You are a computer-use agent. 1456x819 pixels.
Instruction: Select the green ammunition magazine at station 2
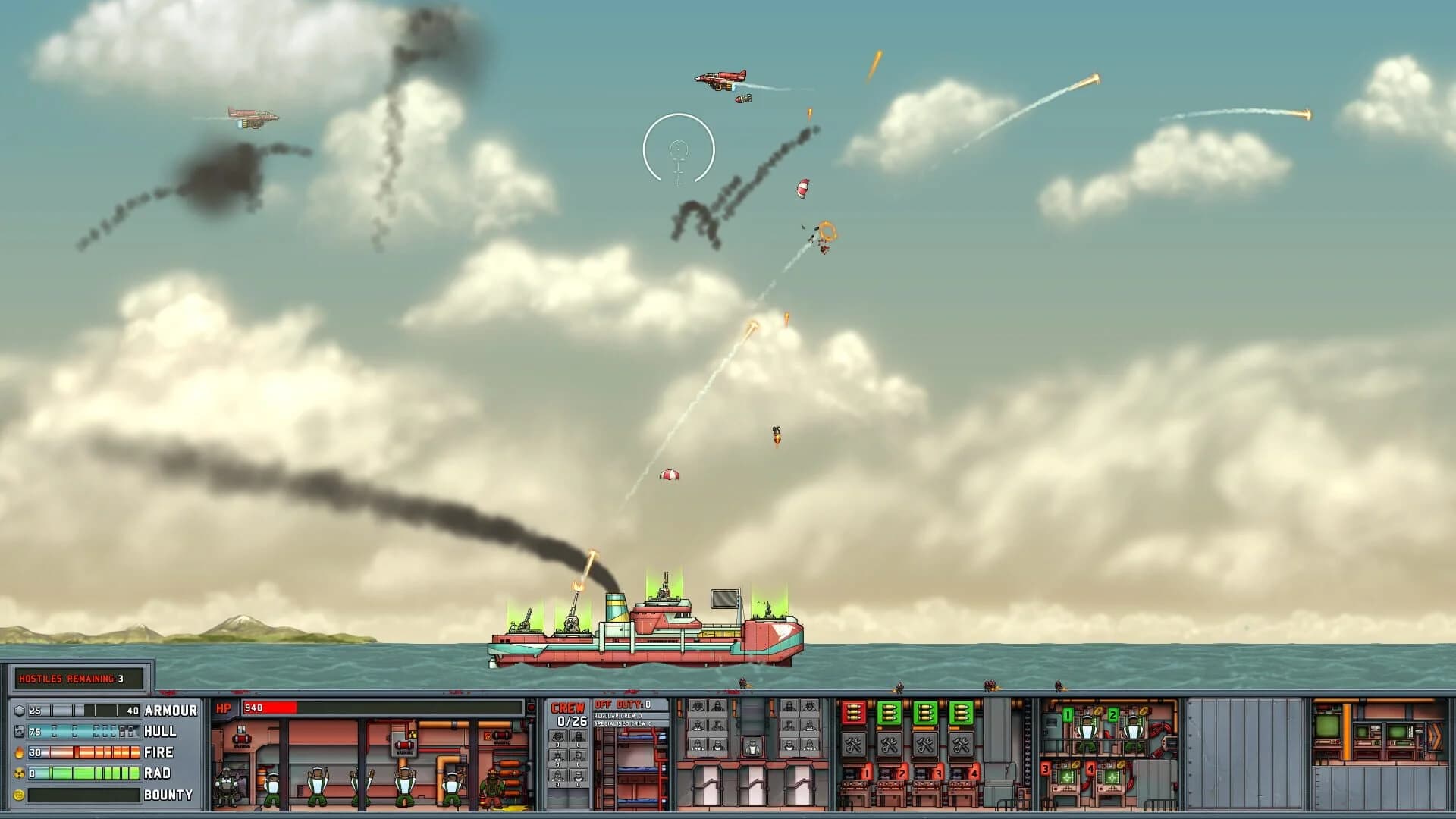click(890, 712)
